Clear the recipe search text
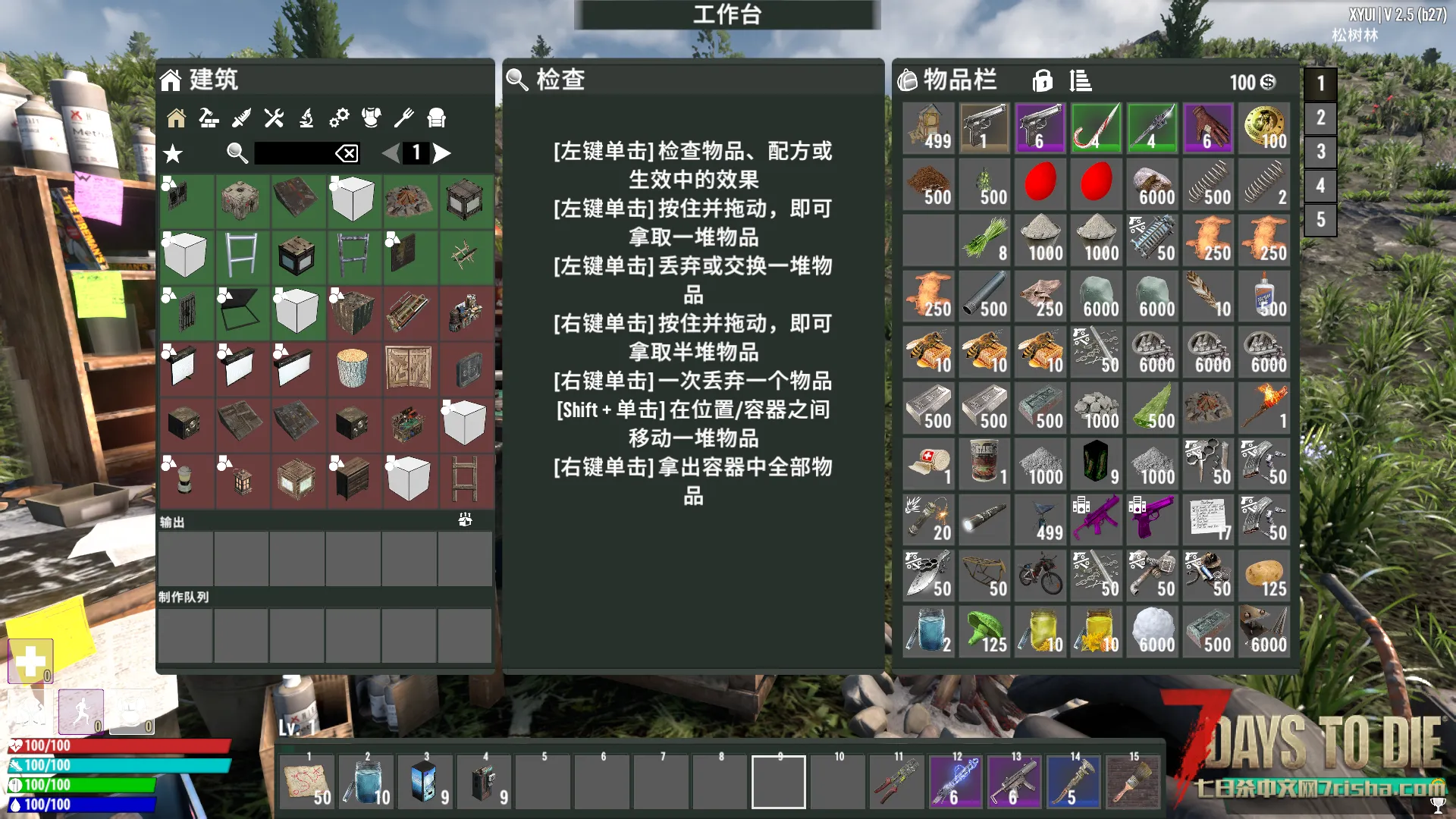This screenshot has width=1456, height=819. (347, 154)
